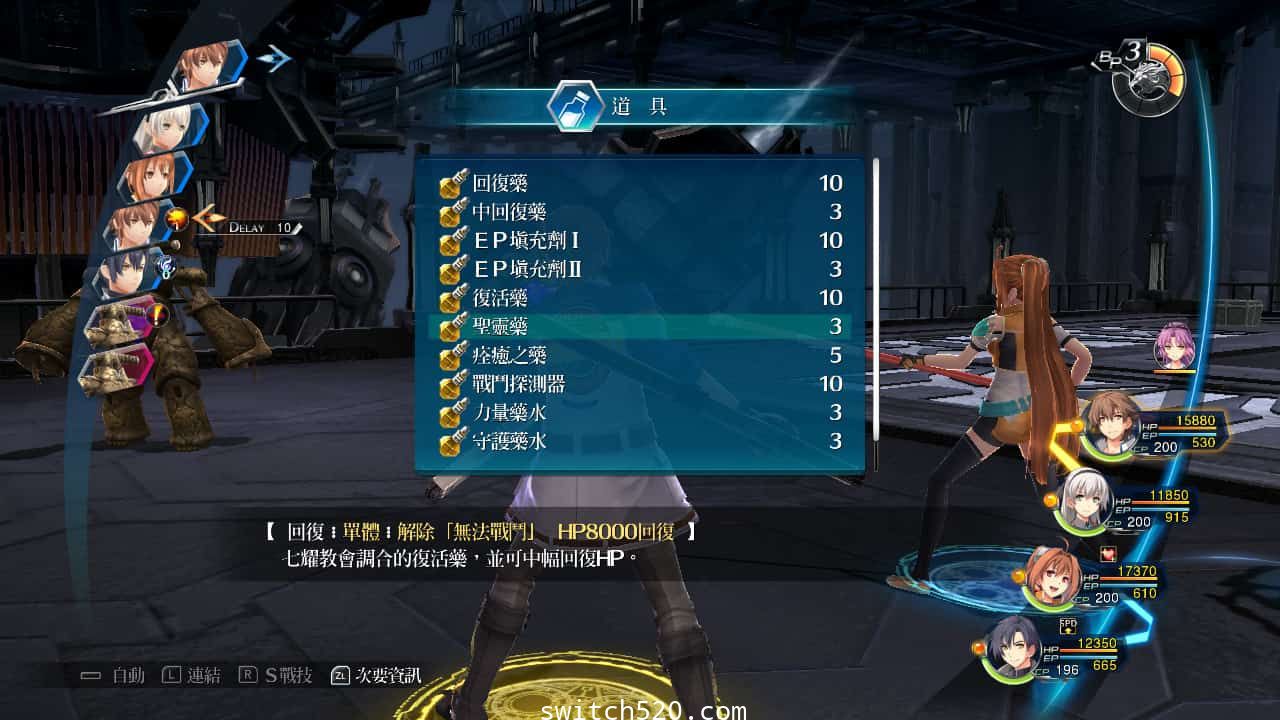This screenshot has height=720, width=1280.
Task: Toggle 連結 link mode
Action: pyautogui.click(x=193, y=675)
